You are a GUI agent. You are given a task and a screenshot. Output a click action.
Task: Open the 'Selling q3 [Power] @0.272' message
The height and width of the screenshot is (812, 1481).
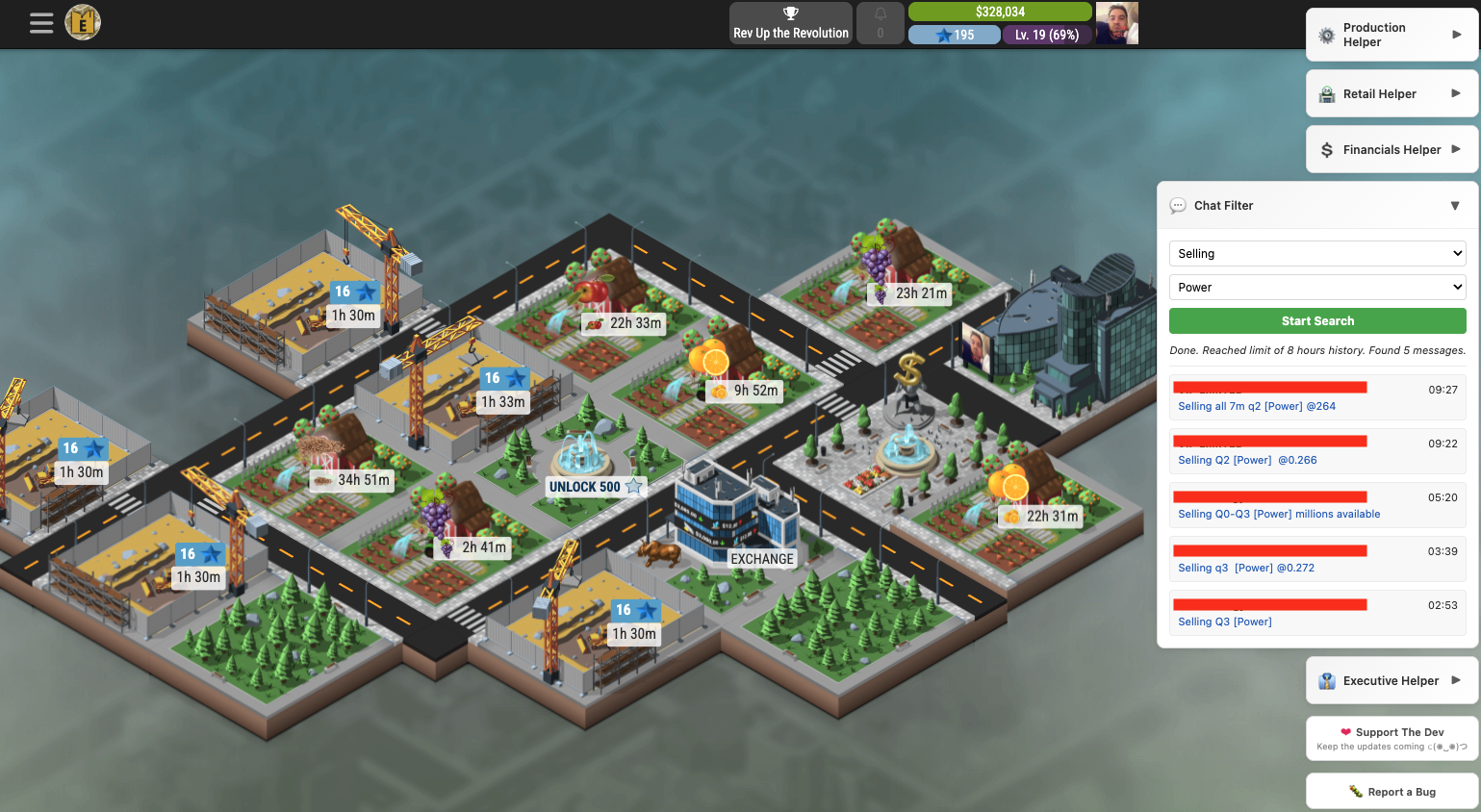click(1246, 569)
